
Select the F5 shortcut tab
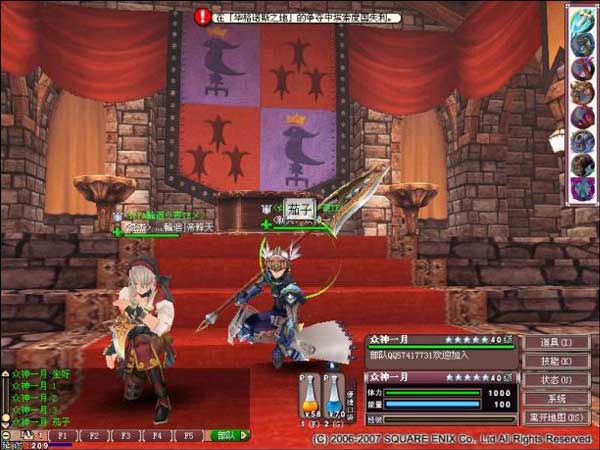(188, 436)
